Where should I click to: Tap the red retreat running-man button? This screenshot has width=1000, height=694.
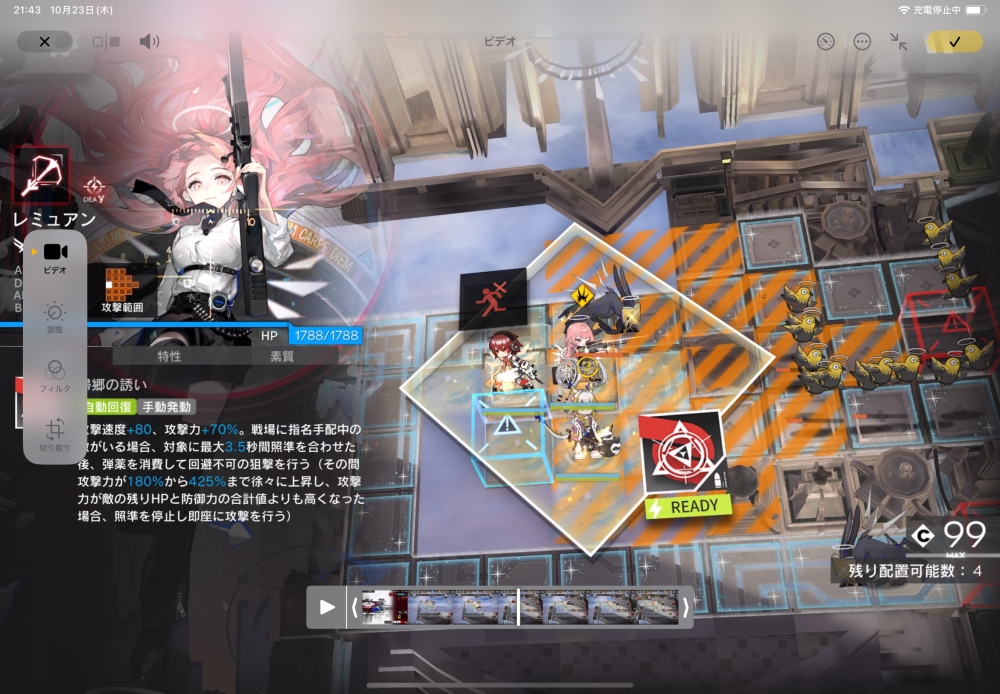(492, 297)
